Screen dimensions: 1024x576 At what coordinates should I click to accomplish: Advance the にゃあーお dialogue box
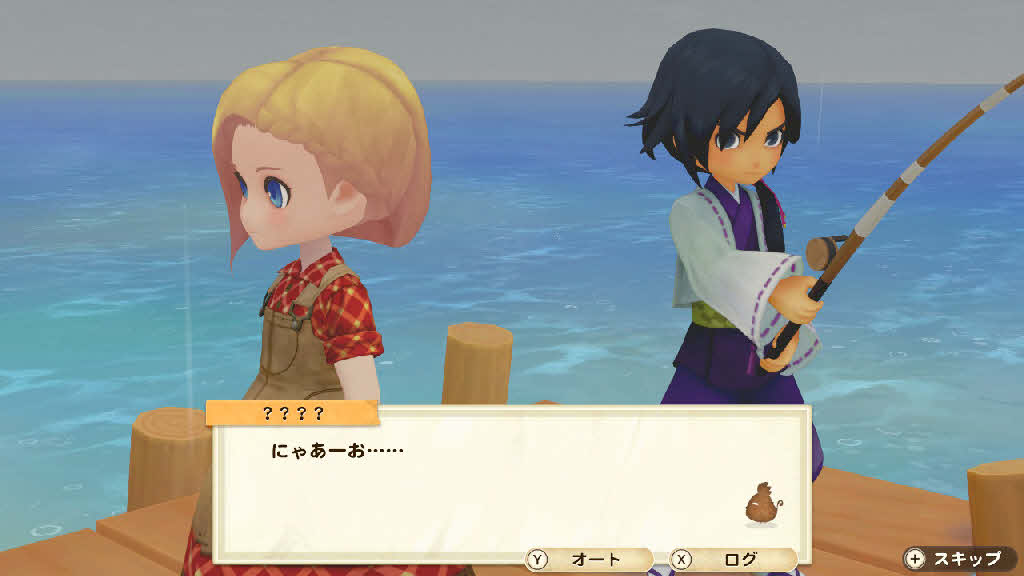(x=508, y=482)
